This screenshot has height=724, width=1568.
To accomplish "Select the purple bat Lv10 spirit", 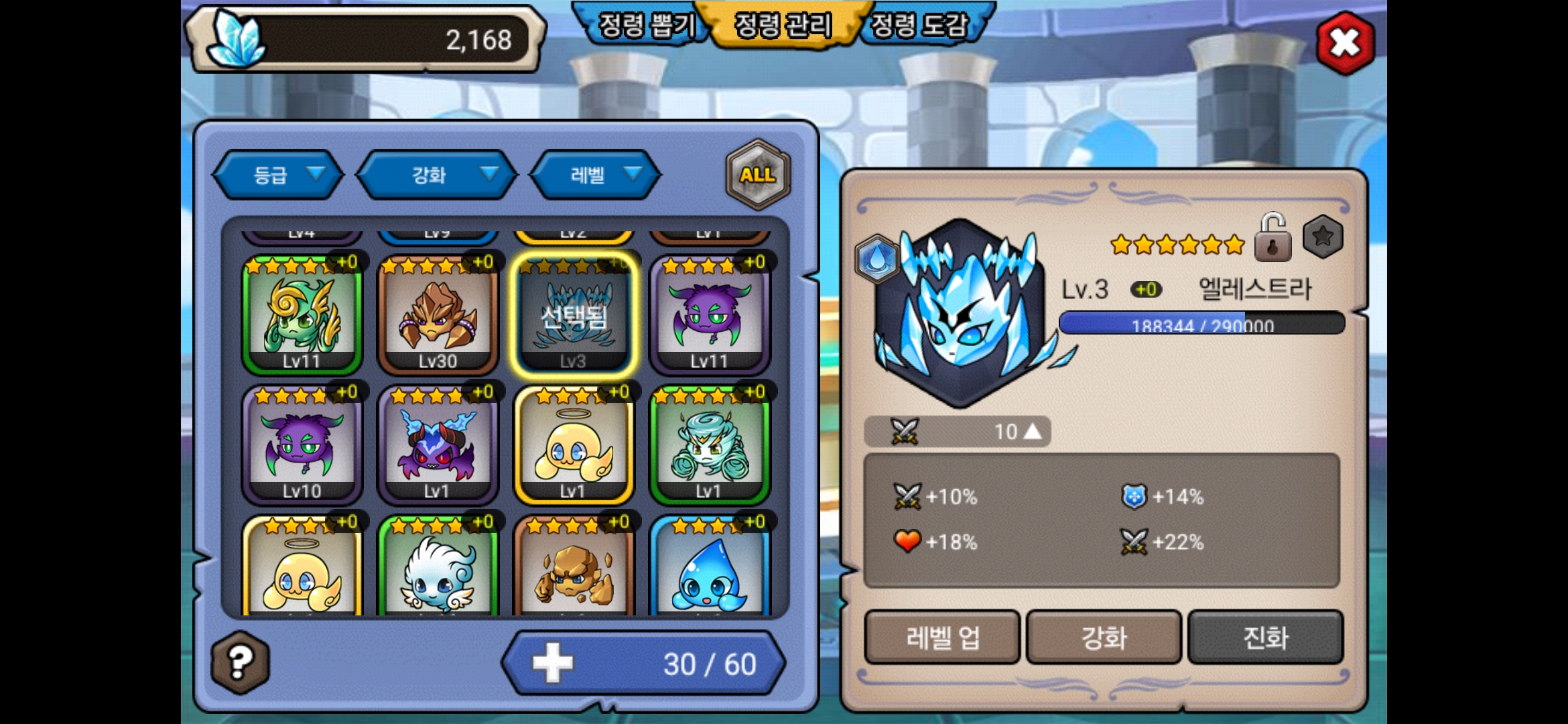I will point(302,445).
